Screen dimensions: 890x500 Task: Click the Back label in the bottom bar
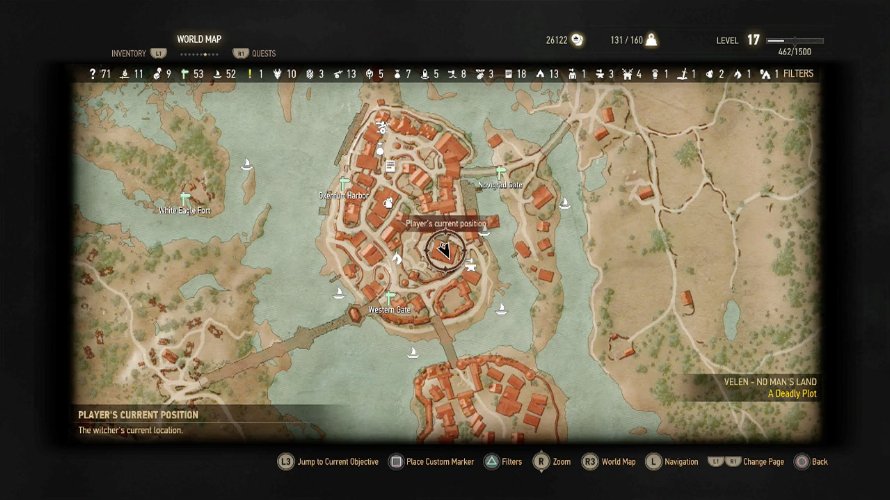(x=820, y=462)
